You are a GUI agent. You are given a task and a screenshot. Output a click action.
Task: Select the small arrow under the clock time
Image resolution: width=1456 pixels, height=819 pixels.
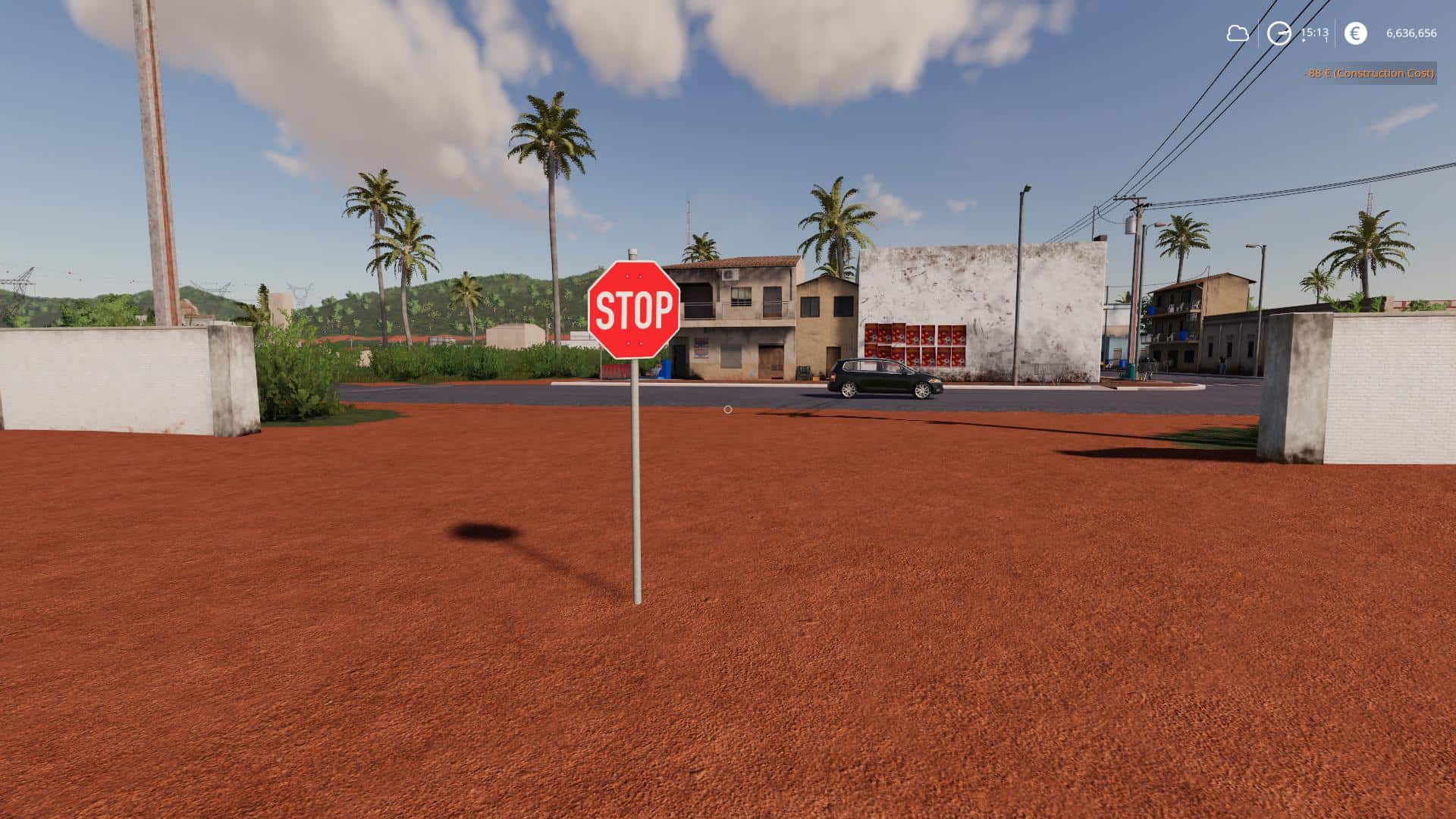point(1304,39)
